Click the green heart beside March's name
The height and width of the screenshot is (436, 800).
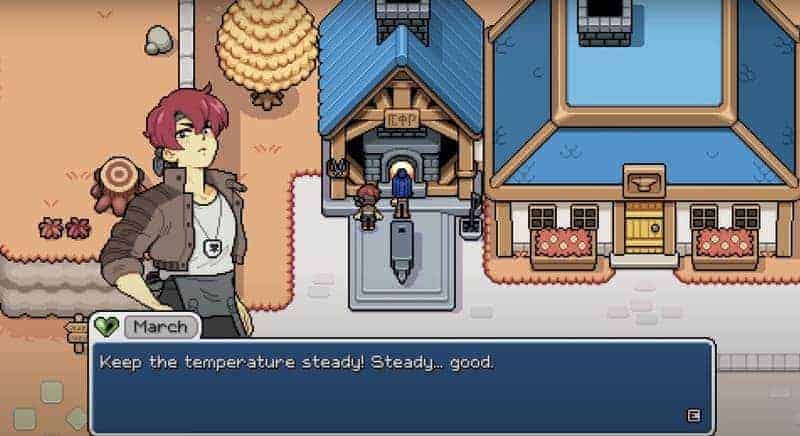[106, 327]
